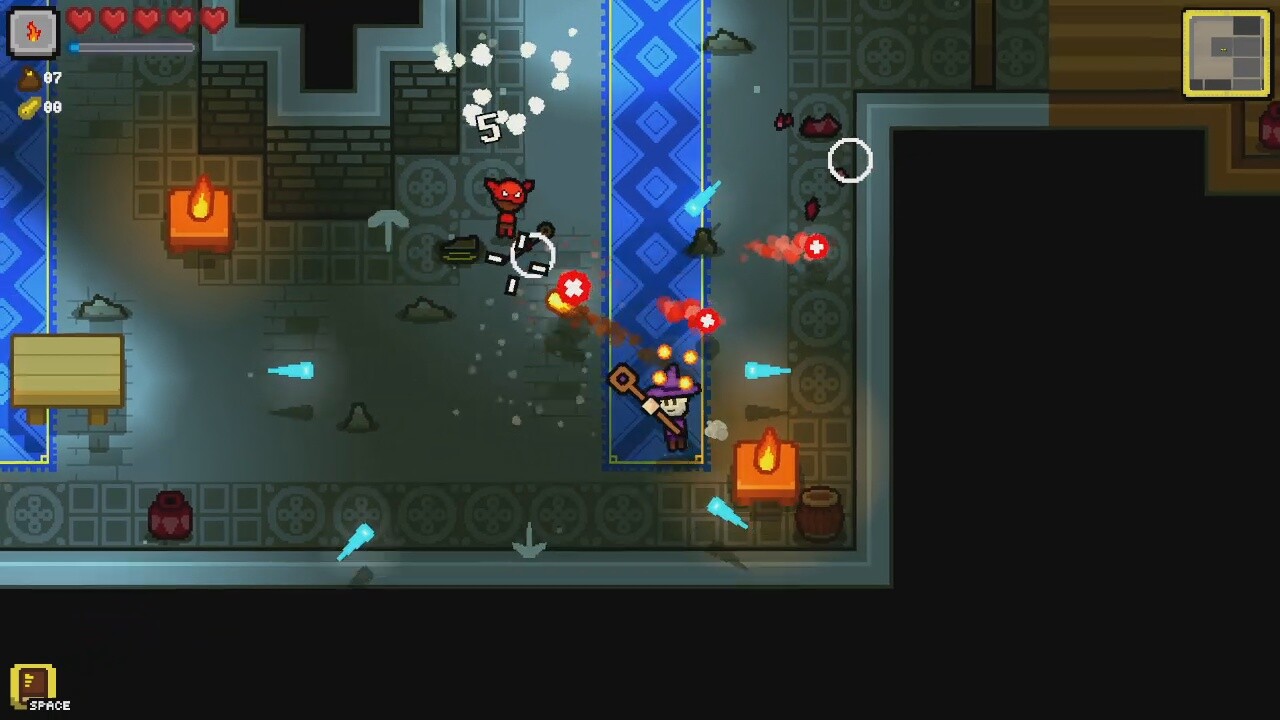Open the SPACE spellbook icon
The width and height of the screenshot is (1280, 720).
(x=33, y=685)
